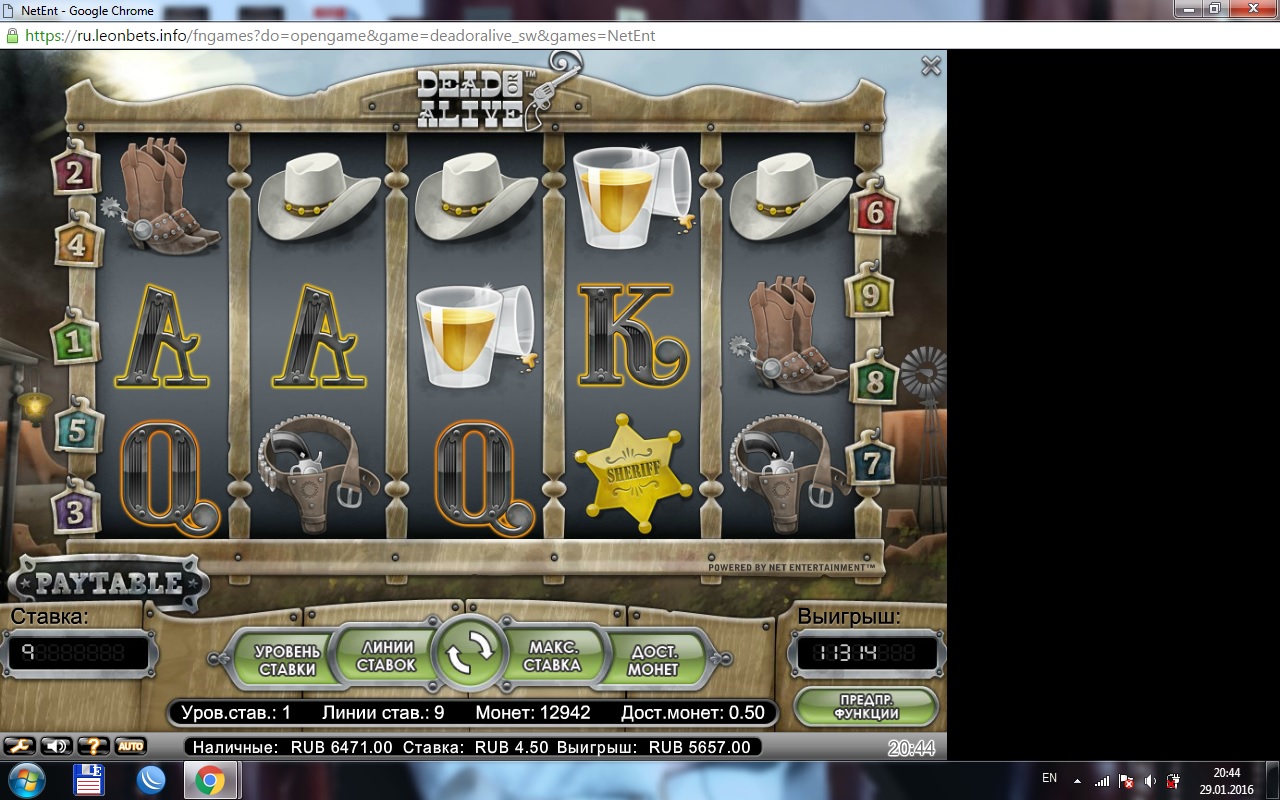Open Предпр. Функции advanced functions

coord(866,707)
